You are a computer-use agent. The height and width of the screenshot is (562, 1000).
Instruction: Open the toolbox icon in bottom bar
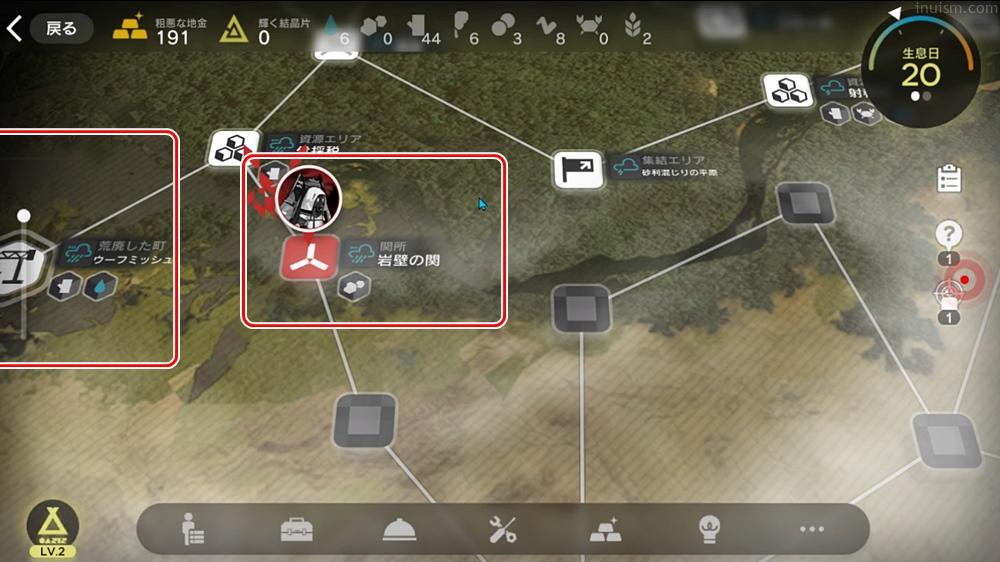click(297, 530)
